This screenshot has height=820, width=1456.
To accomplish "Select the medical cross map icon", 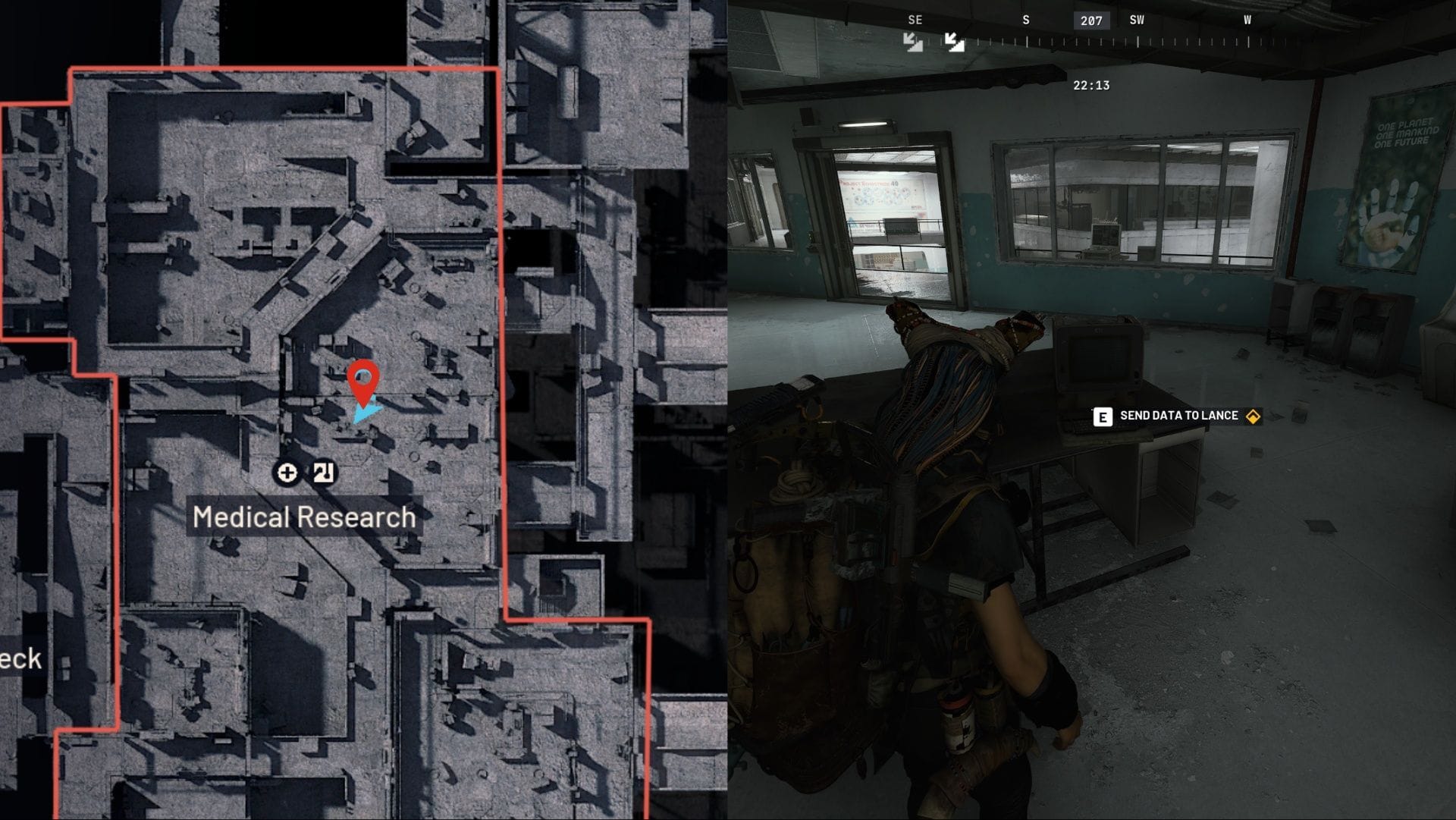I will 287,473.
